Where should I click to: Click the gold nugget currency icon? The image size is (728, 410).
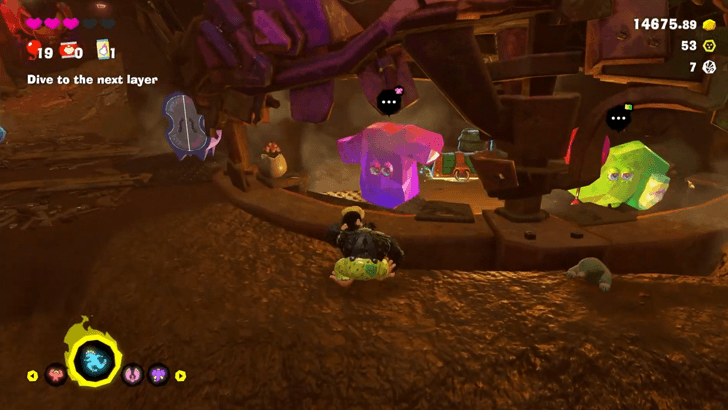(709, 25)
